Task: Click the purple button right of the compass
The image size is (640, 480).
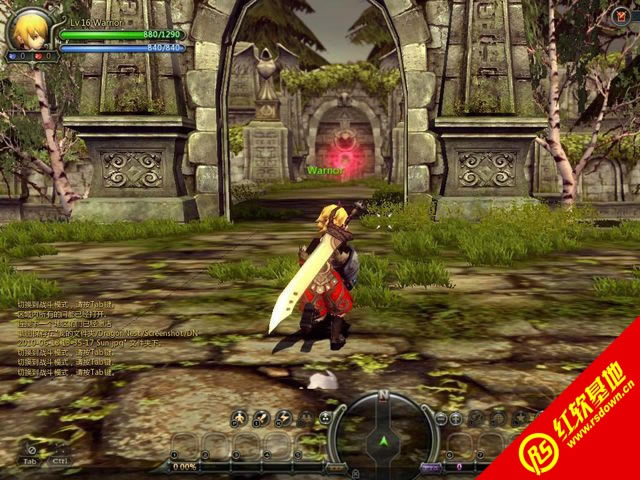Action: (x=431, y=467)
